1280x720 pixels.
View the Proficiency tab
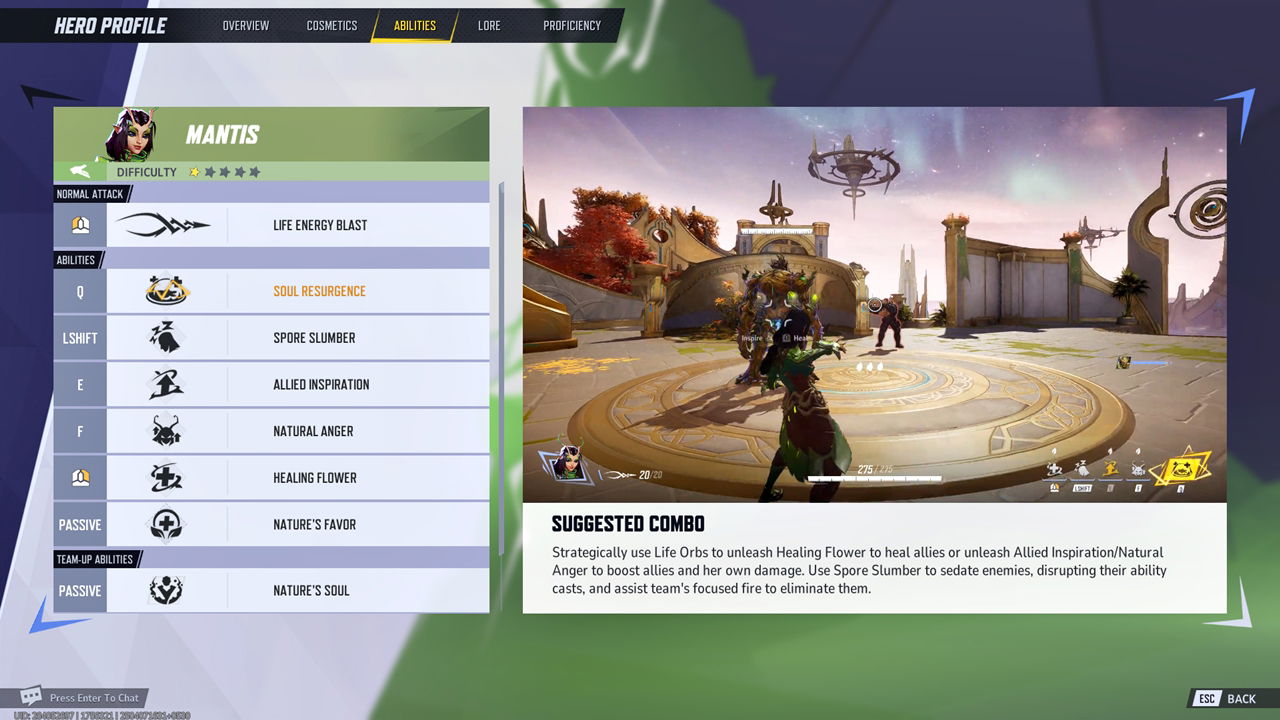tap(572, 26)
